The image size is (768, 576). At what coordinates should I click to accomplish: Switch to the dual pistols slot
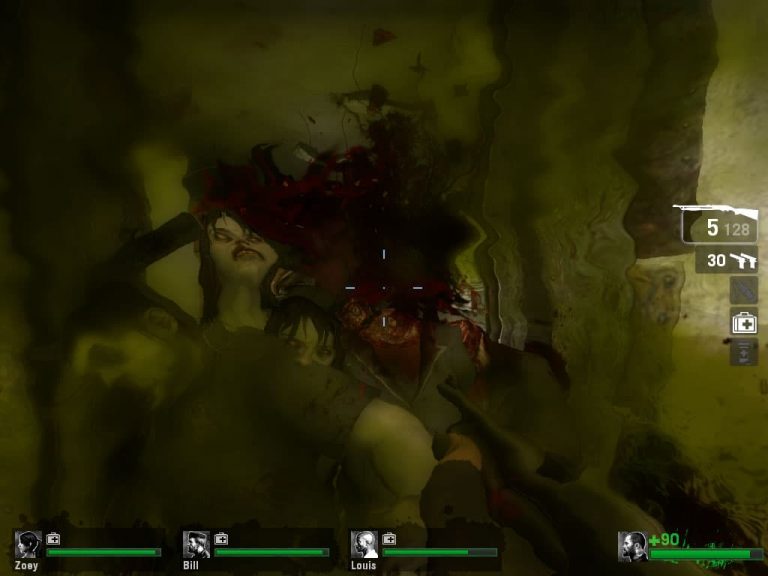(727, 260)
